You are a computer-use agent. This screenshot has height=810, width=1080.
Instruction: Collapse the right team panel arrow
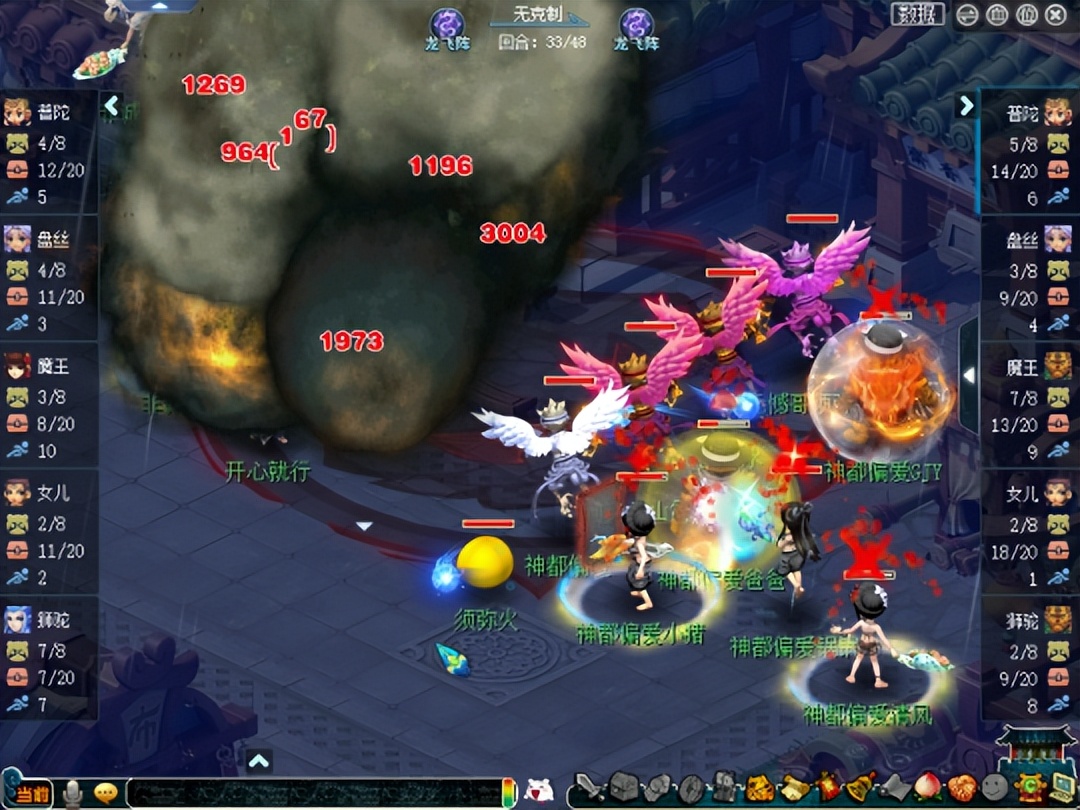point(966,105)
